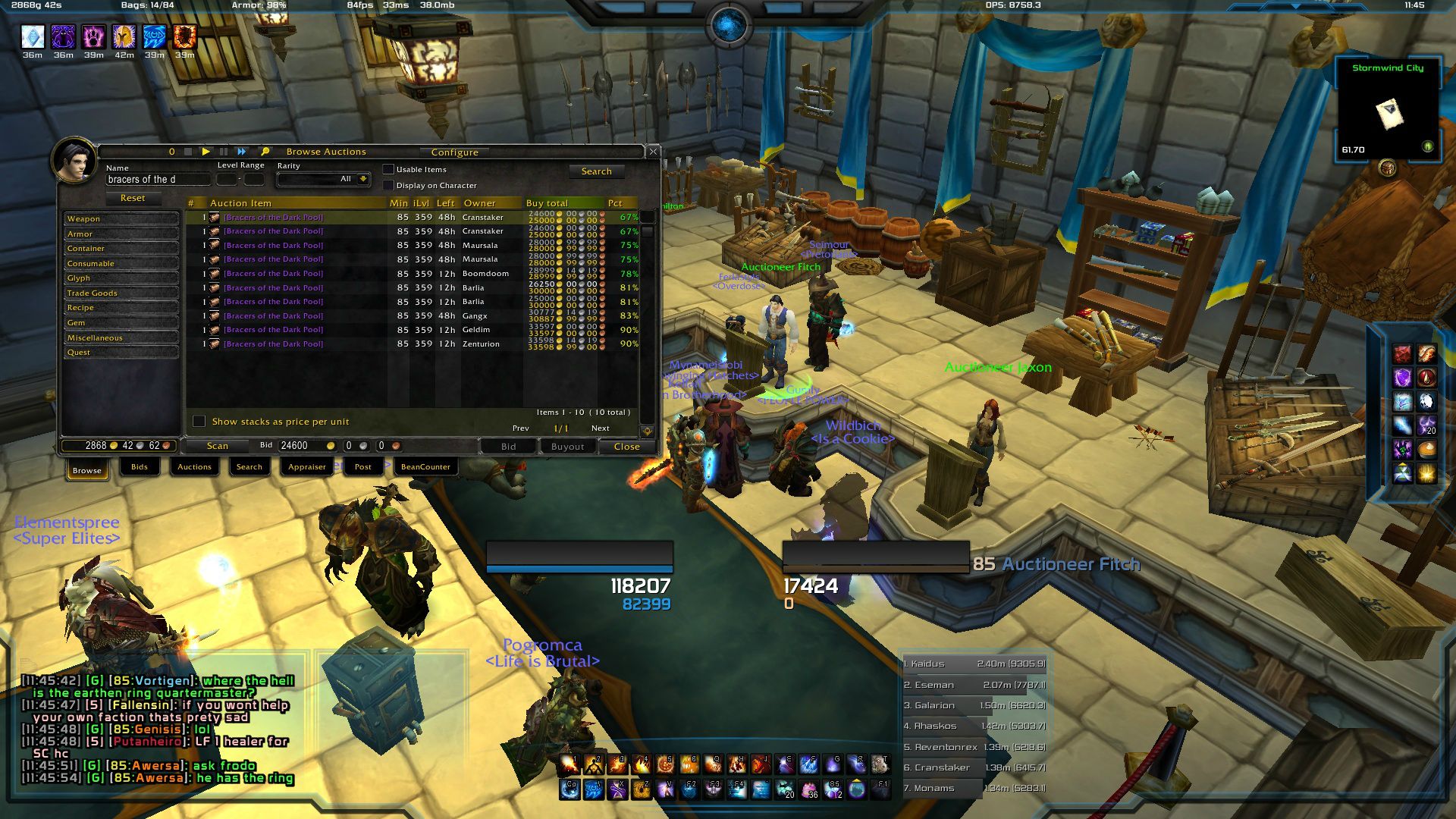Reset the auction search filters
The width and height of the screenshot is (1456, 819).
132,198
